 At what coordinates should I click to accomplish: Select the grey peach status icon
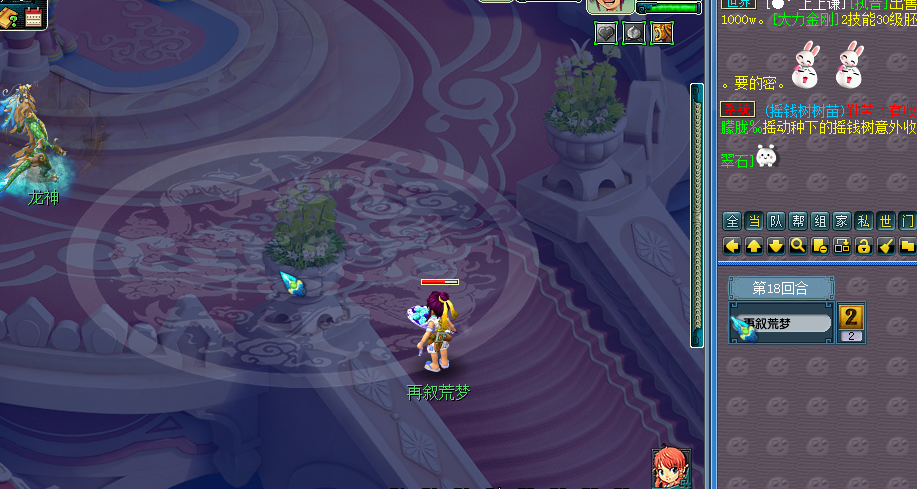coord(634,34)
